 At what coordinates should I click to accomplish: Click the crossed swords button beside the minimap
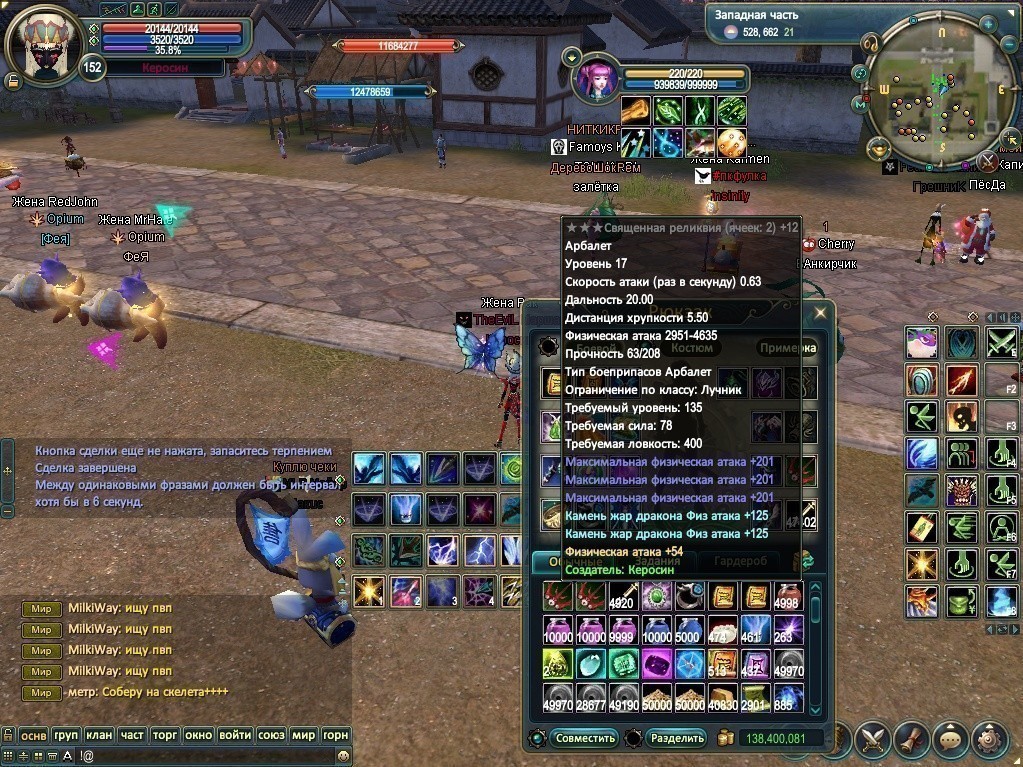coord(987,161)
